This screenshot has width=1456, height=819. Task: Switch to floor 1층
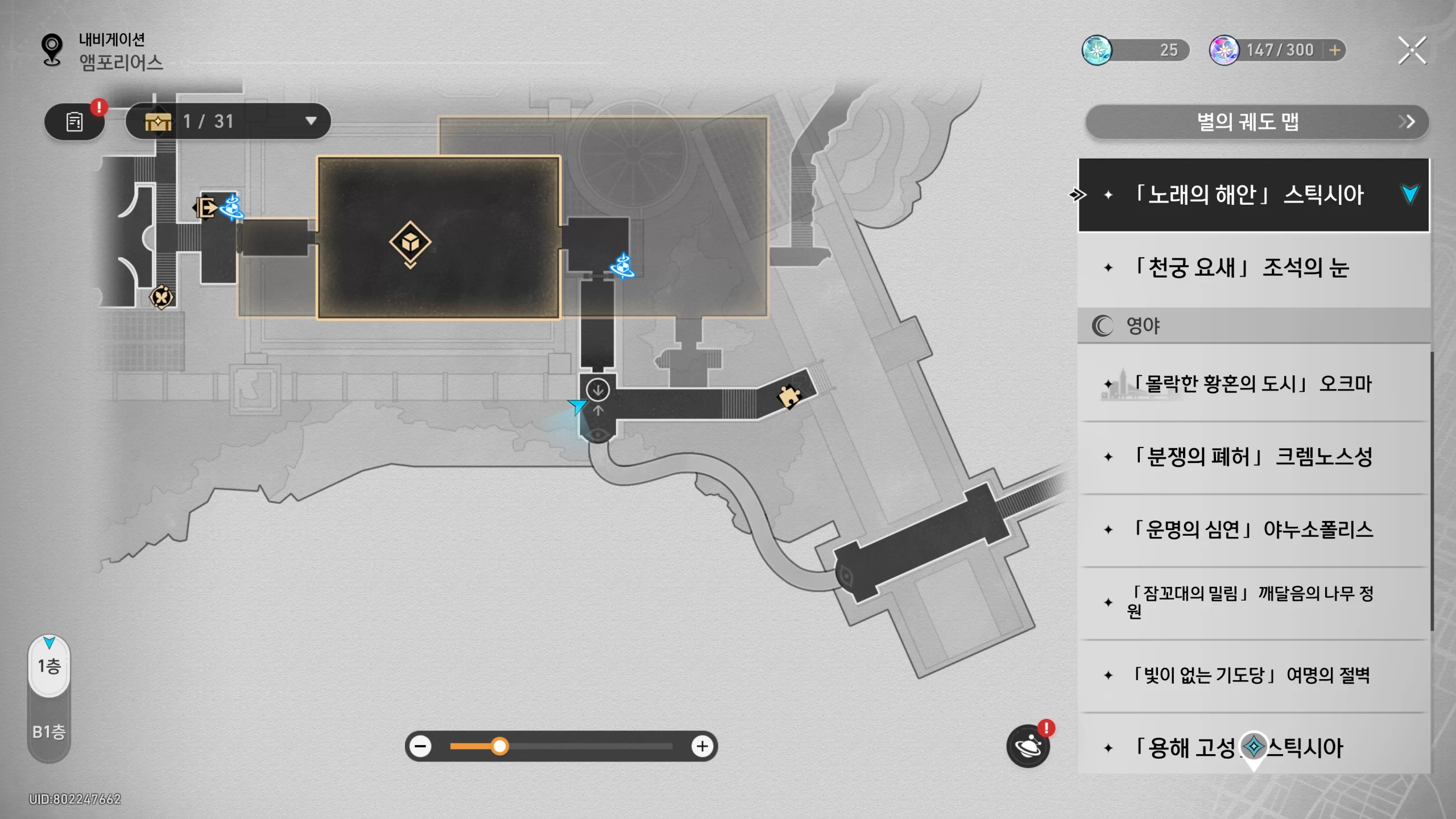[x=49, y=666]
